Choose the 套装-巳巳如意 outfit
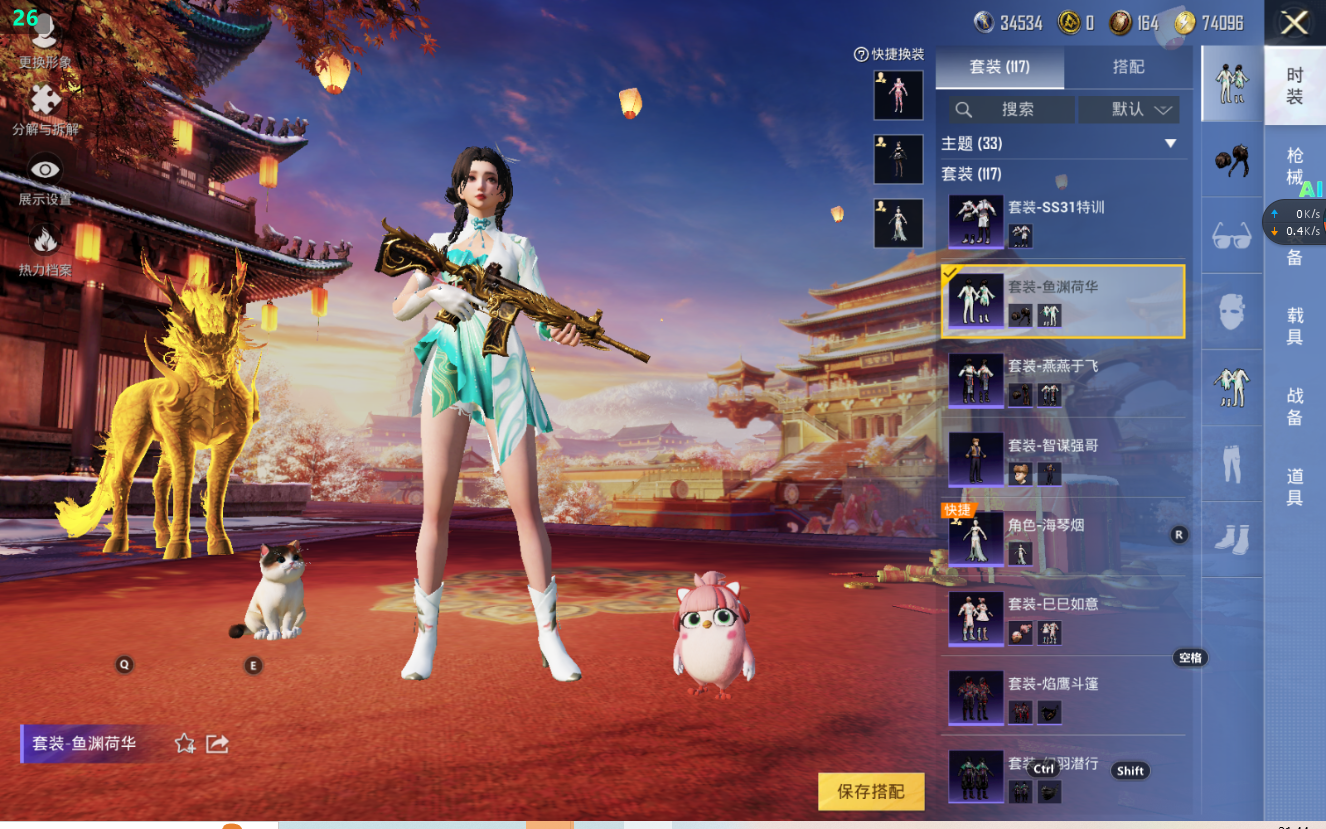The height and width of the screenshot is (829, 1326). 1064,619
